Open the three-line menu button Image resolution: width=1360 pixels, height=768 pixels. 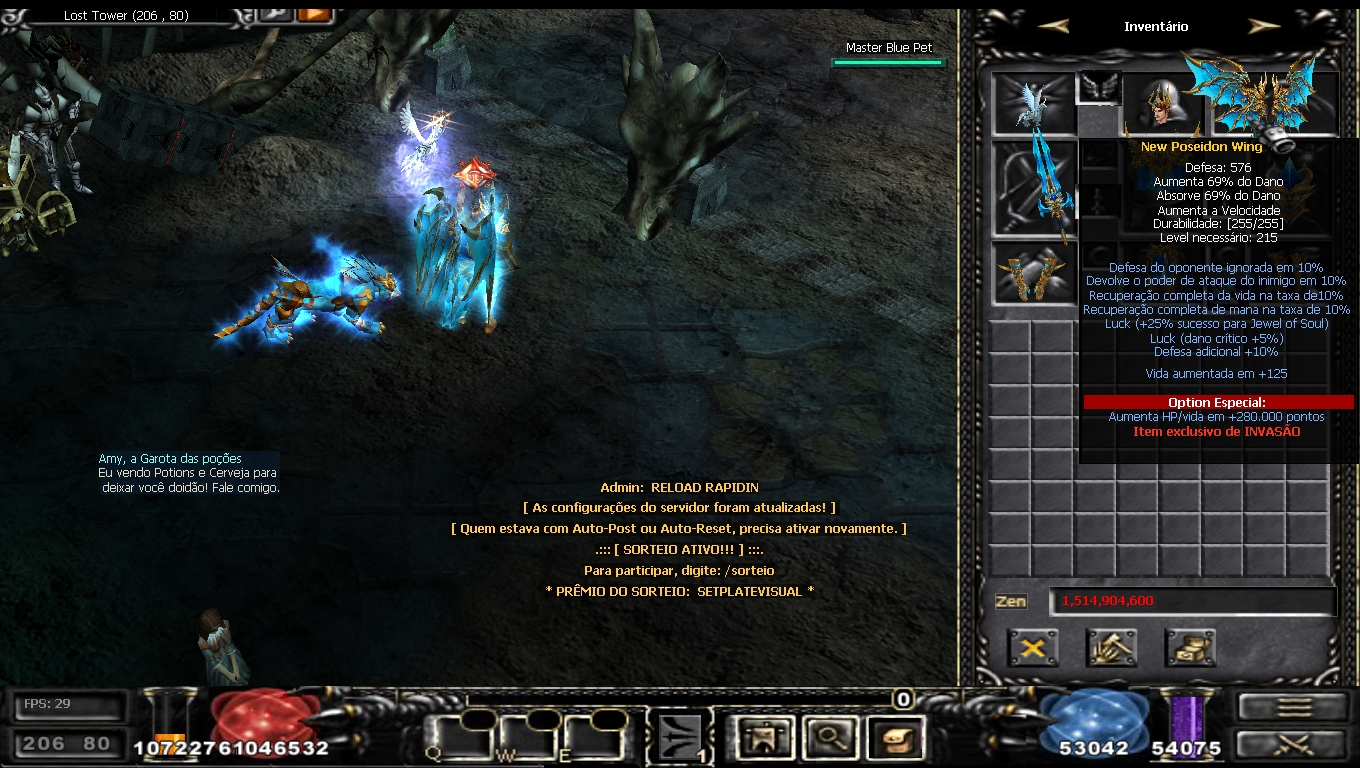coord(1292,707)
